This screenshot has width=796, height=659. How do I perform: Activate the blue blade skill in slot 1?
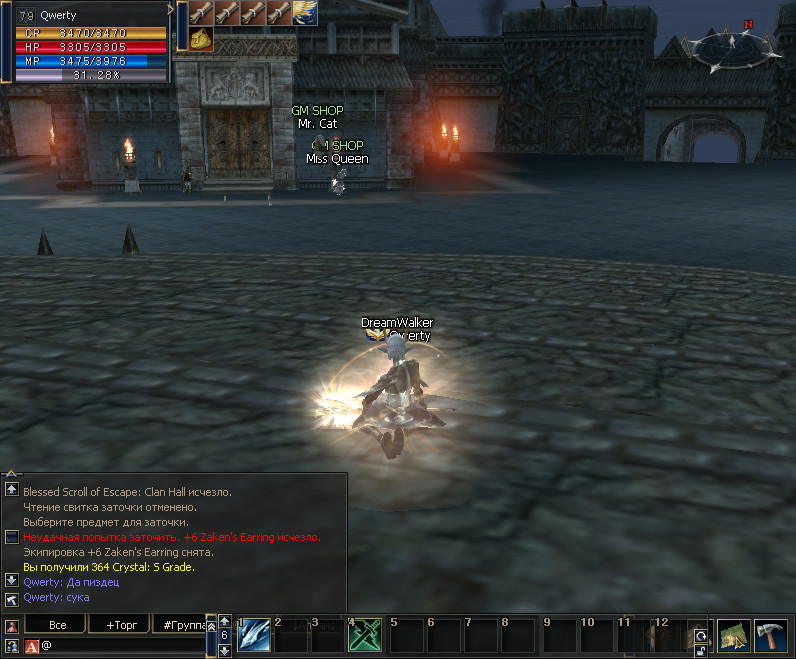(x=254, y=635)
